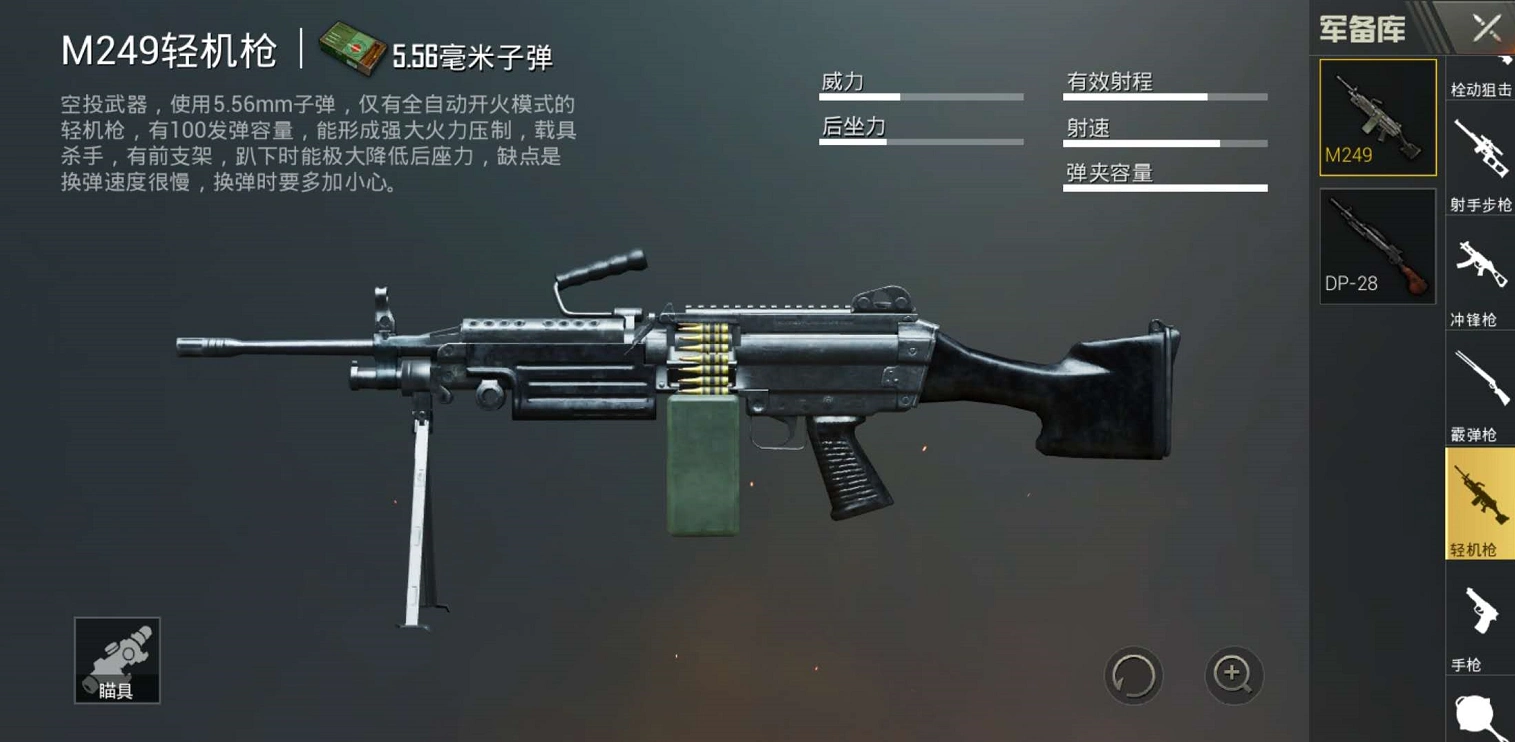This screenshot has width=1515, height=742.
Task: Select the SMG (冲锋枪) category icon
Action: click(1480, 265)
